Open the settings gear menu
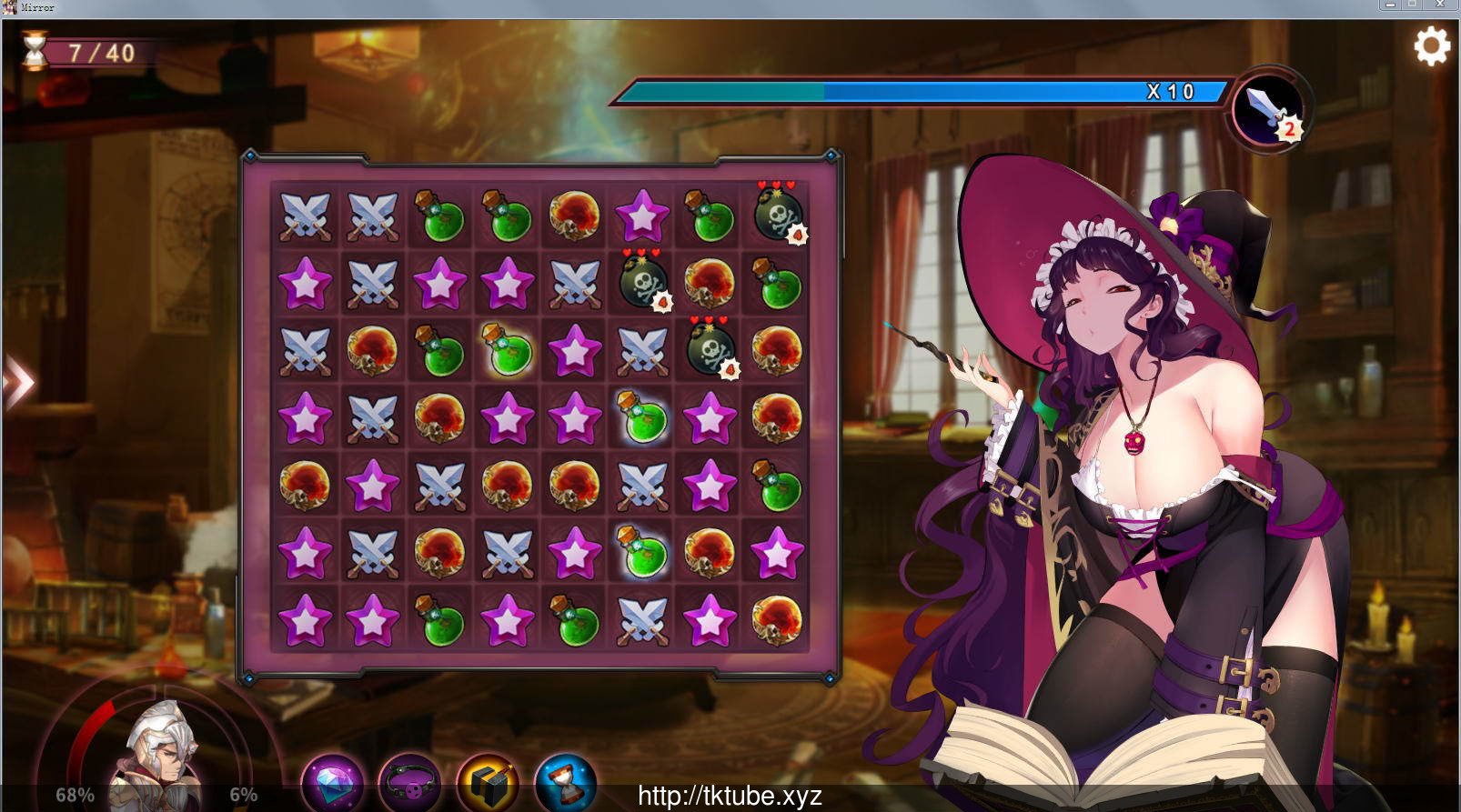 click(1431, 45)
